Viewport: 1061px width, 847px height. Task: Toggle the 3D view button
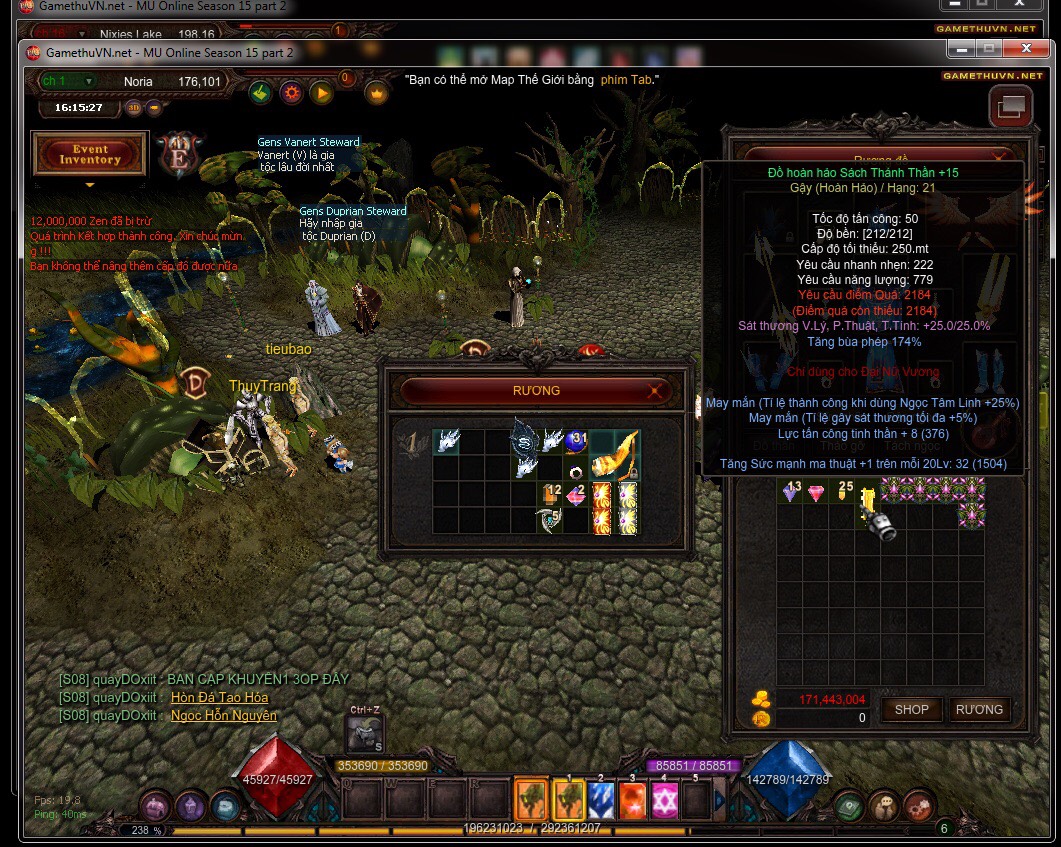point(134,108)
